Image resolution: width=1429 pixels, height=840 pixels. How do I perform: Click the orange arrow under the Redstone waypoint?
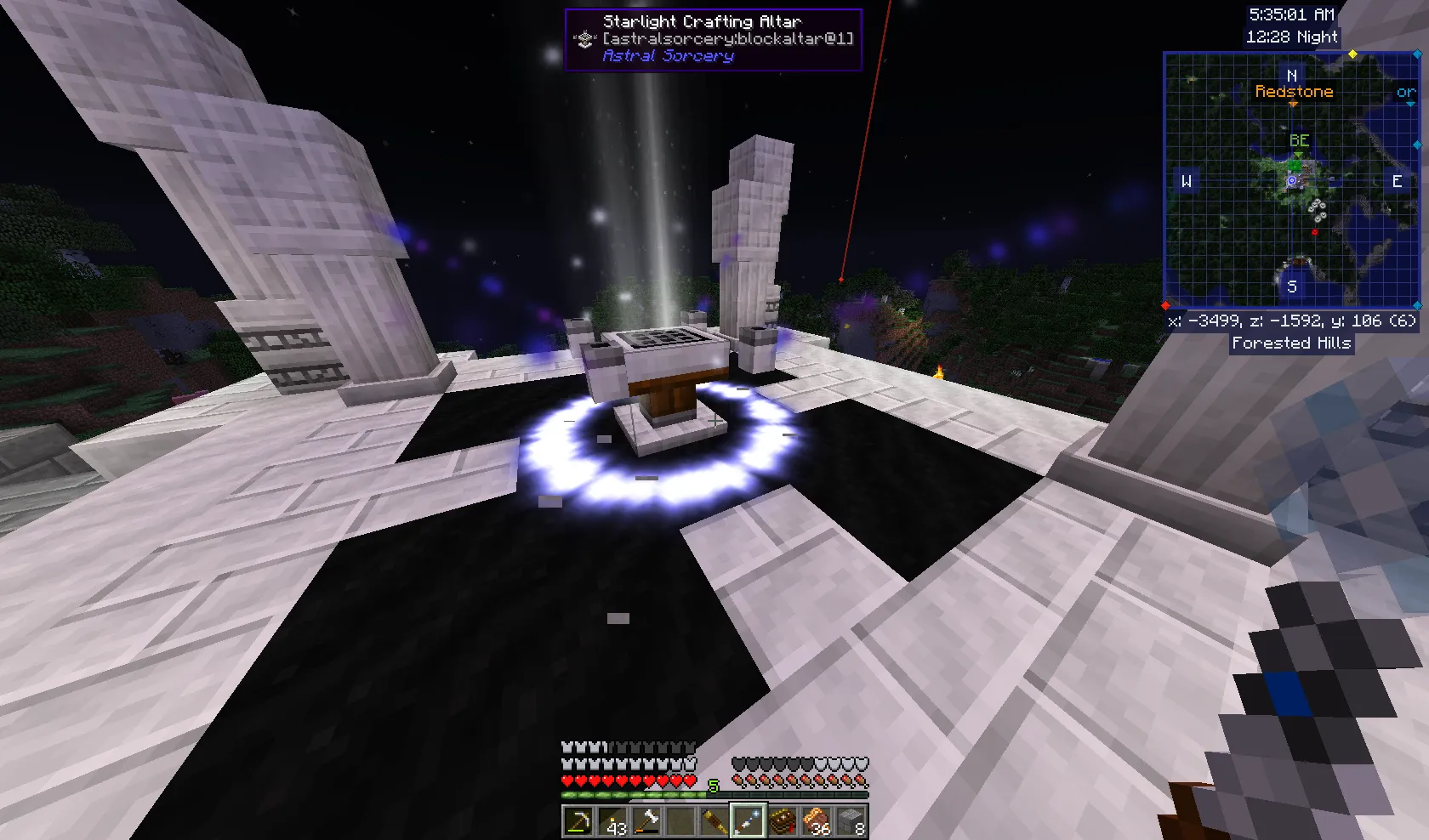[1293, 103]
